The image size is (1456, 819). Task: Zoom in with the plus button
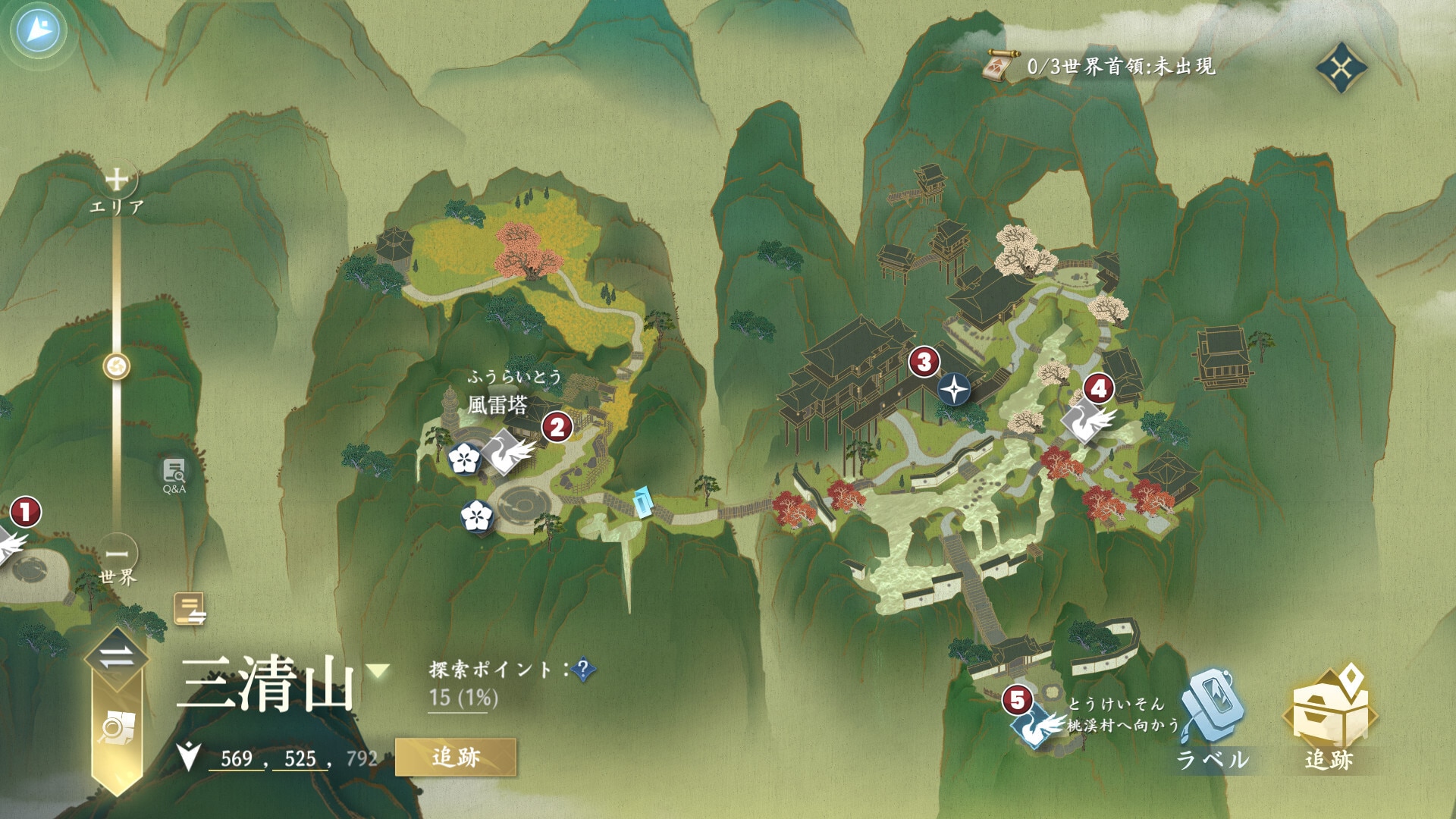117,180
